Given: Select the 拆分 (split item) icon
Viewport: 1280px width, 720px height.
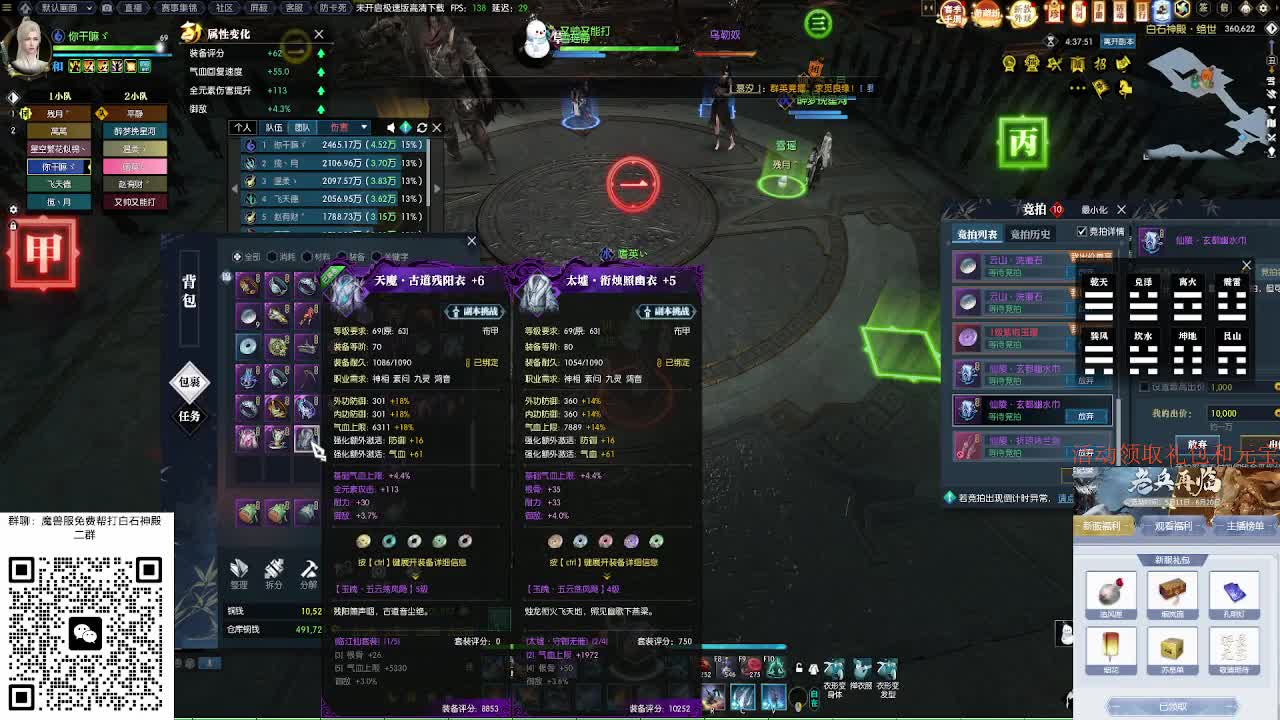Looking at the screenshot, I should coord(275,570).
